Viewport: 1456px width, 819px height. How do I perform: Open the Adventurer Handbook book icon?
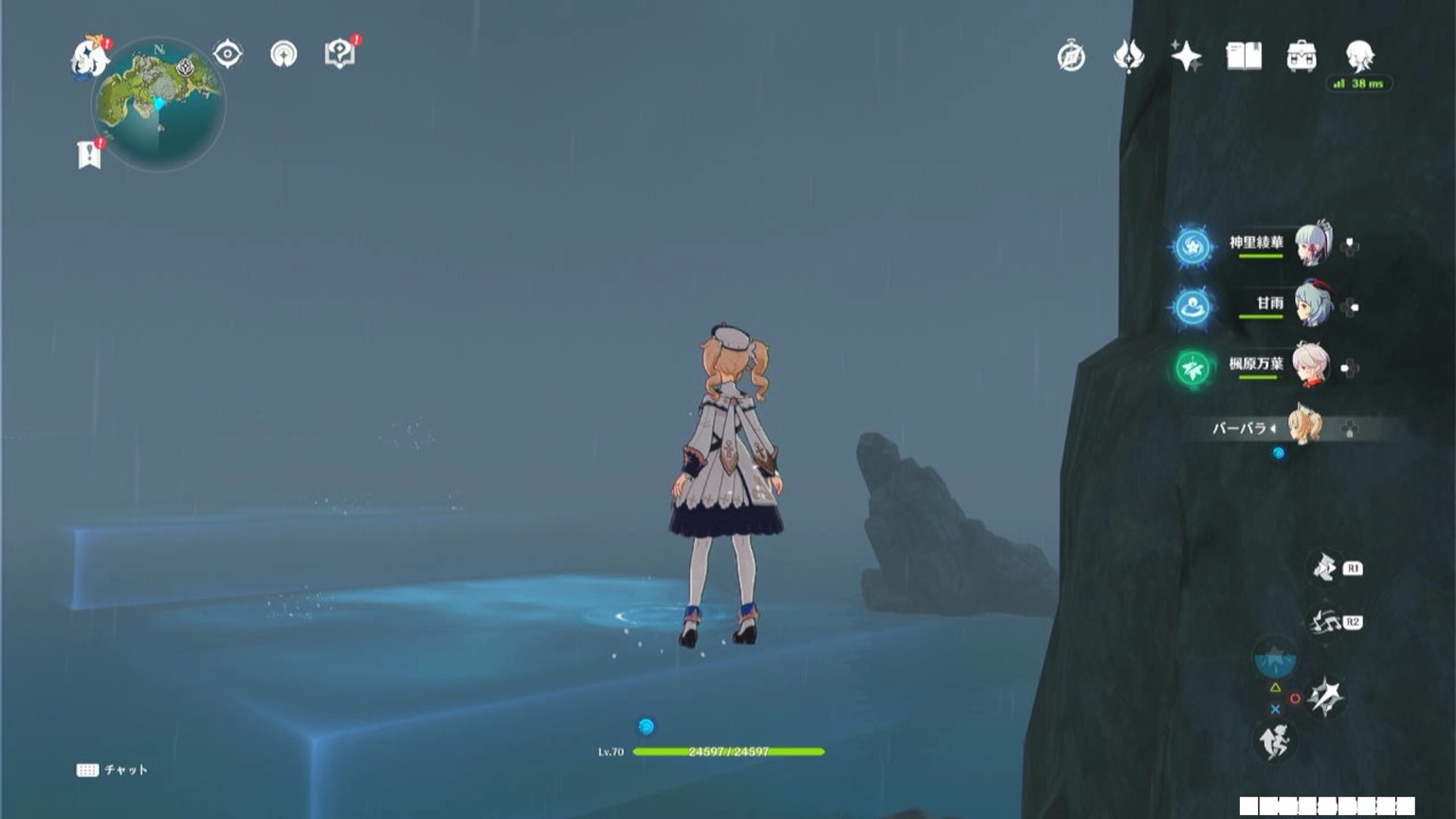(x=1243, y=57)
